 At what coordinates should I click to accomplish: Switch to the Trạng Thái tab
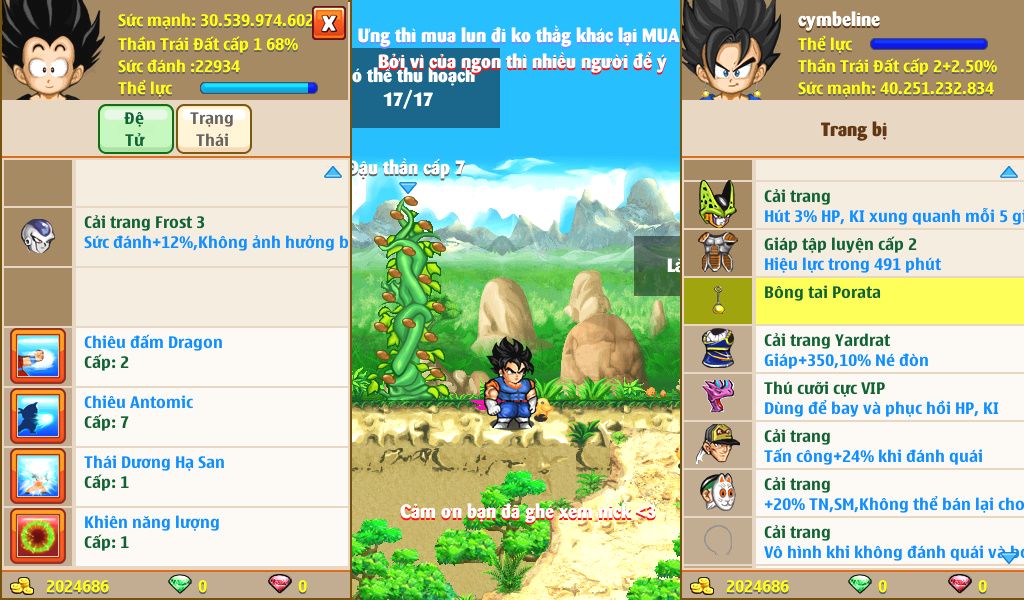213,129
